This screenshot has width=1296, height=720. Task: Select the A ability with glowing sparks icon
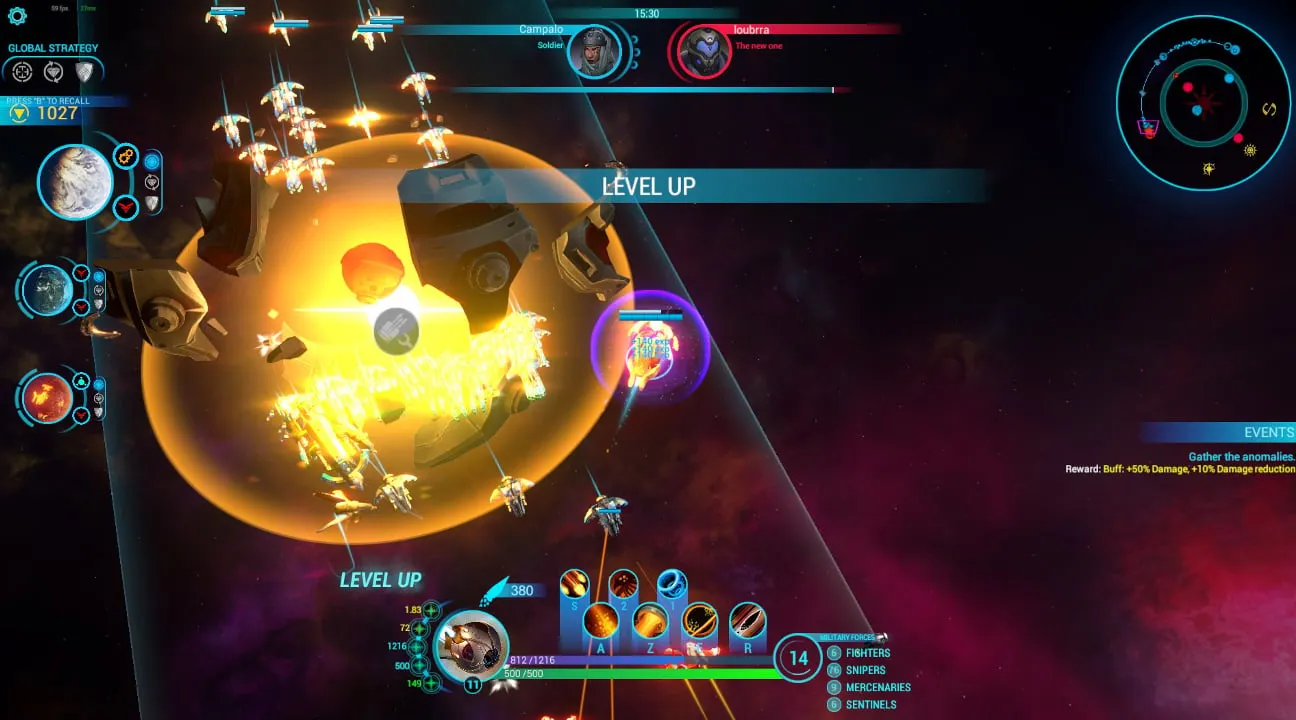coord(600,622)
